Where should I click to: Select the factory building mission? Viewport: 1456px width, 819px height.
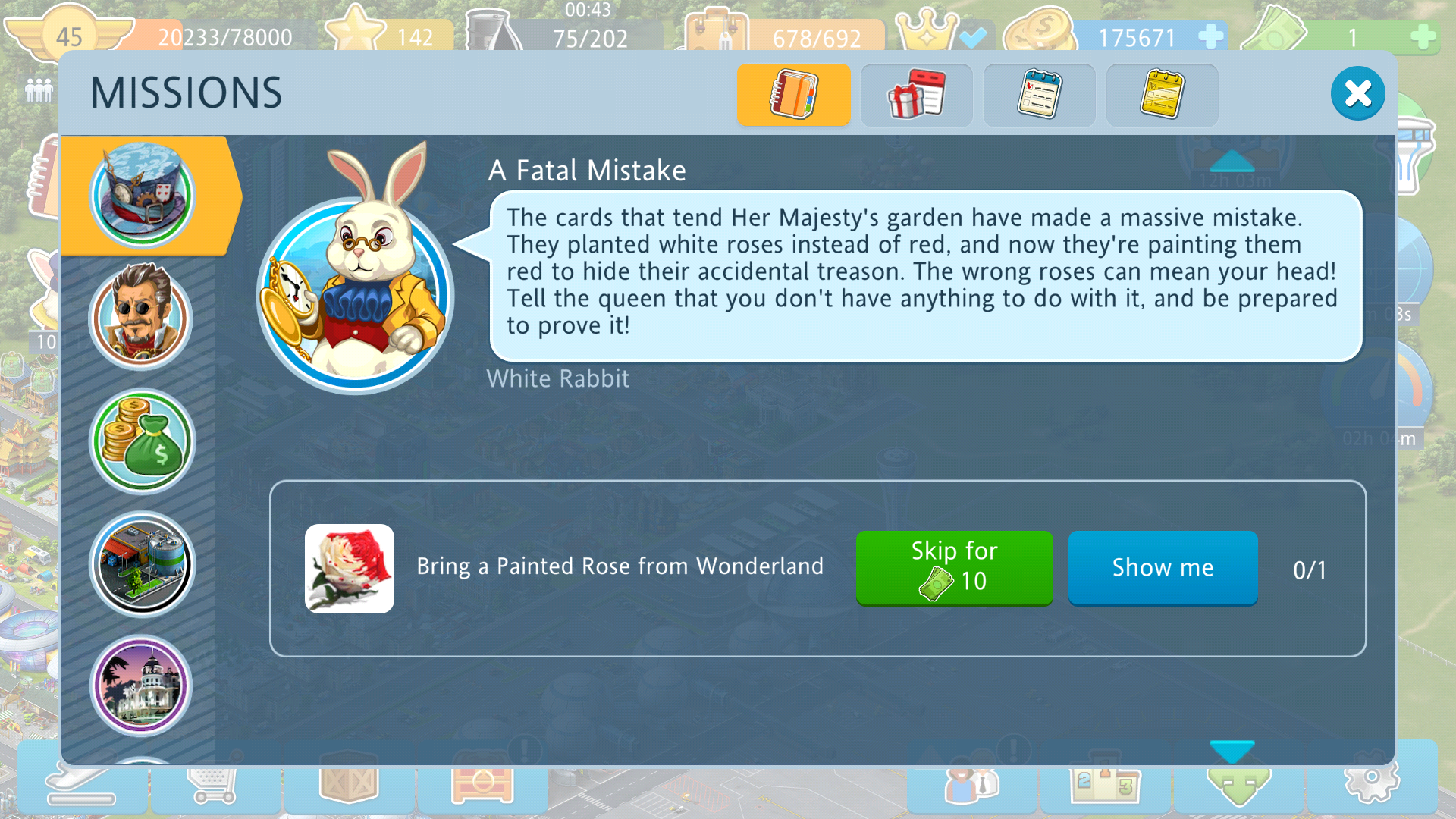click(x=142, y=564)
